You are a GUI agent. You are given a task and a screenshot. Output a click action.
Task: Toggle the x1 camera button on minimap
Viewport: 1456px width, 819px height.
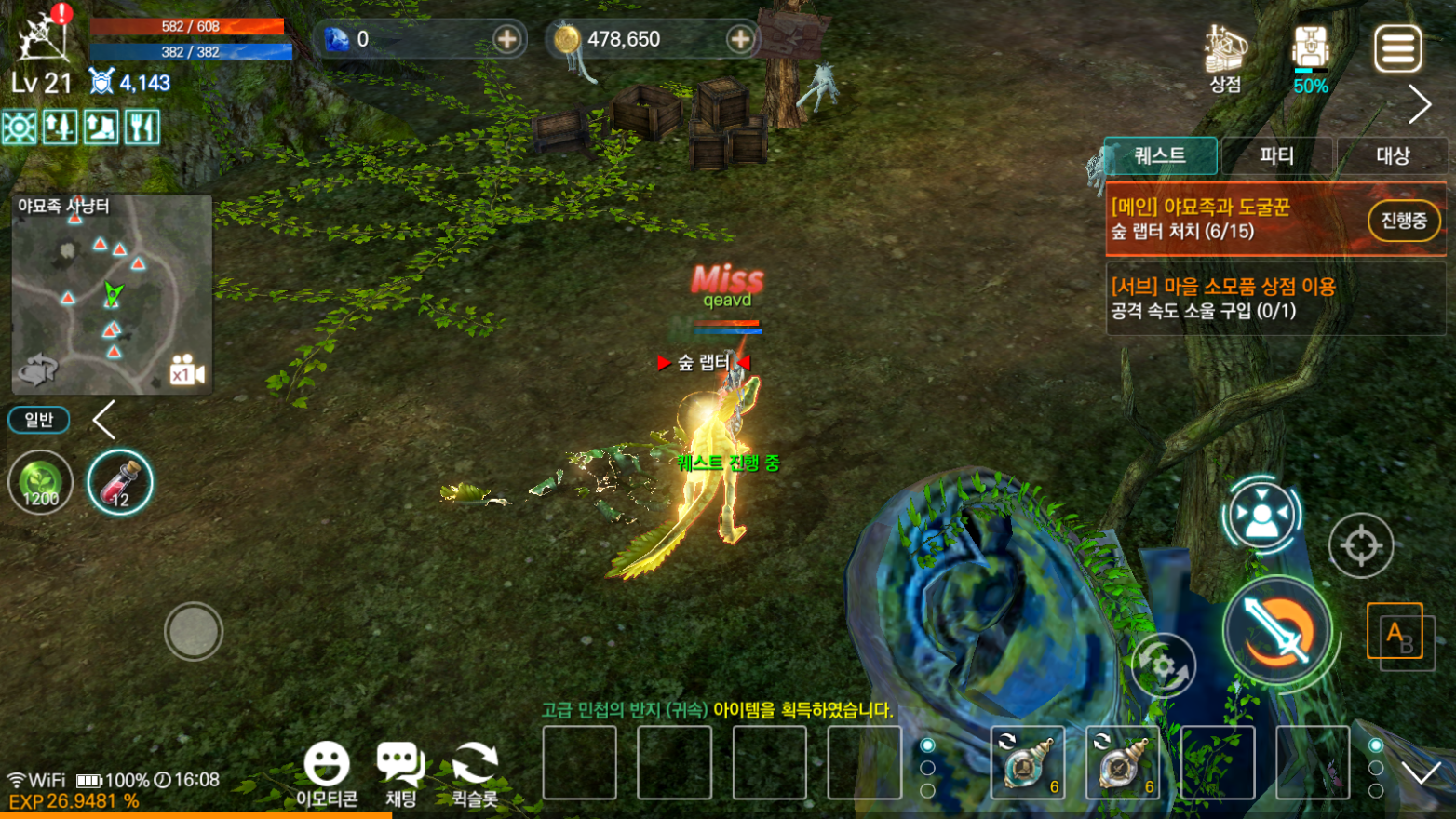[186, 371]
